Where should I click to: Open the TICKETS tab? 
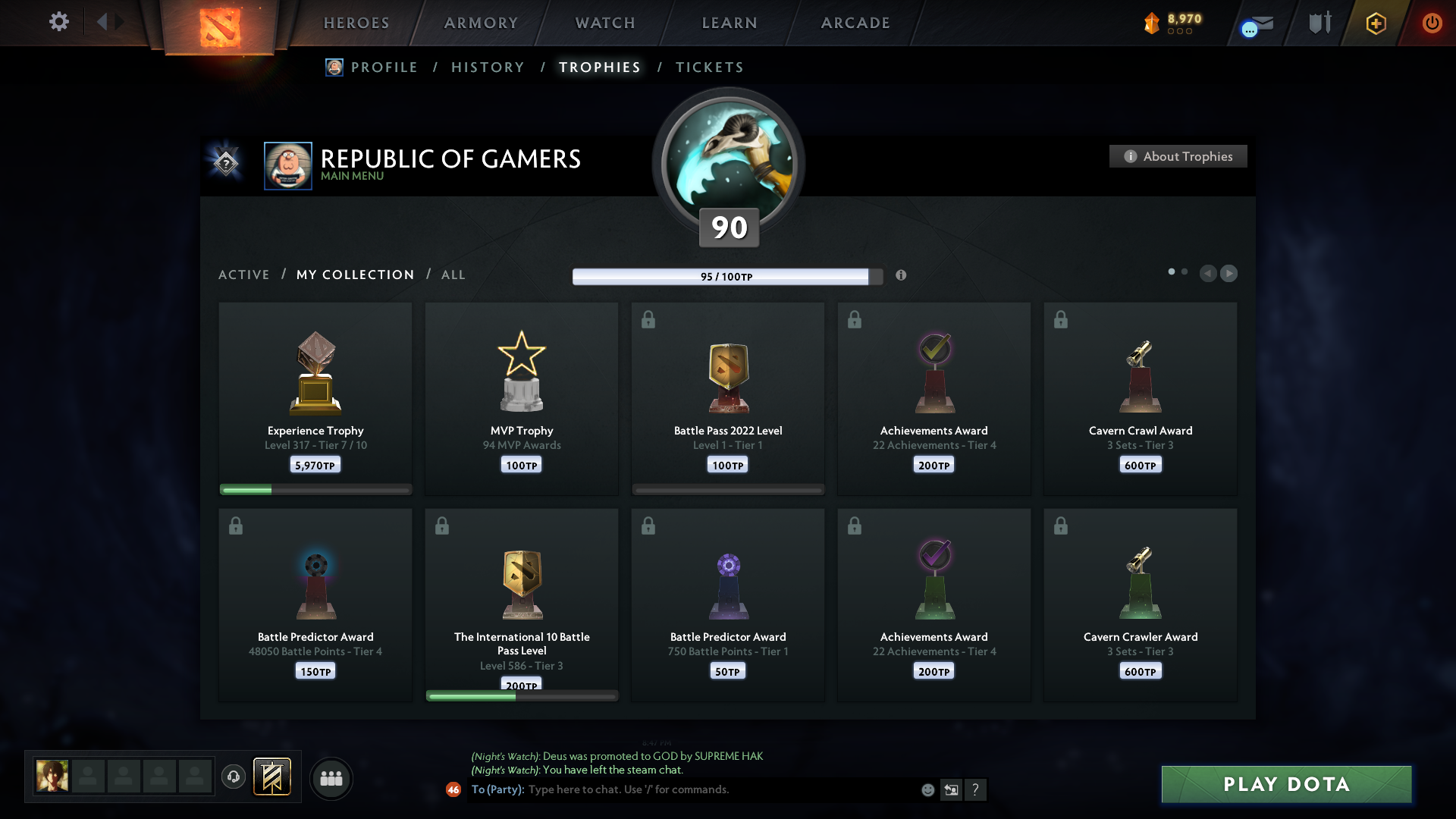click(709, 67)
